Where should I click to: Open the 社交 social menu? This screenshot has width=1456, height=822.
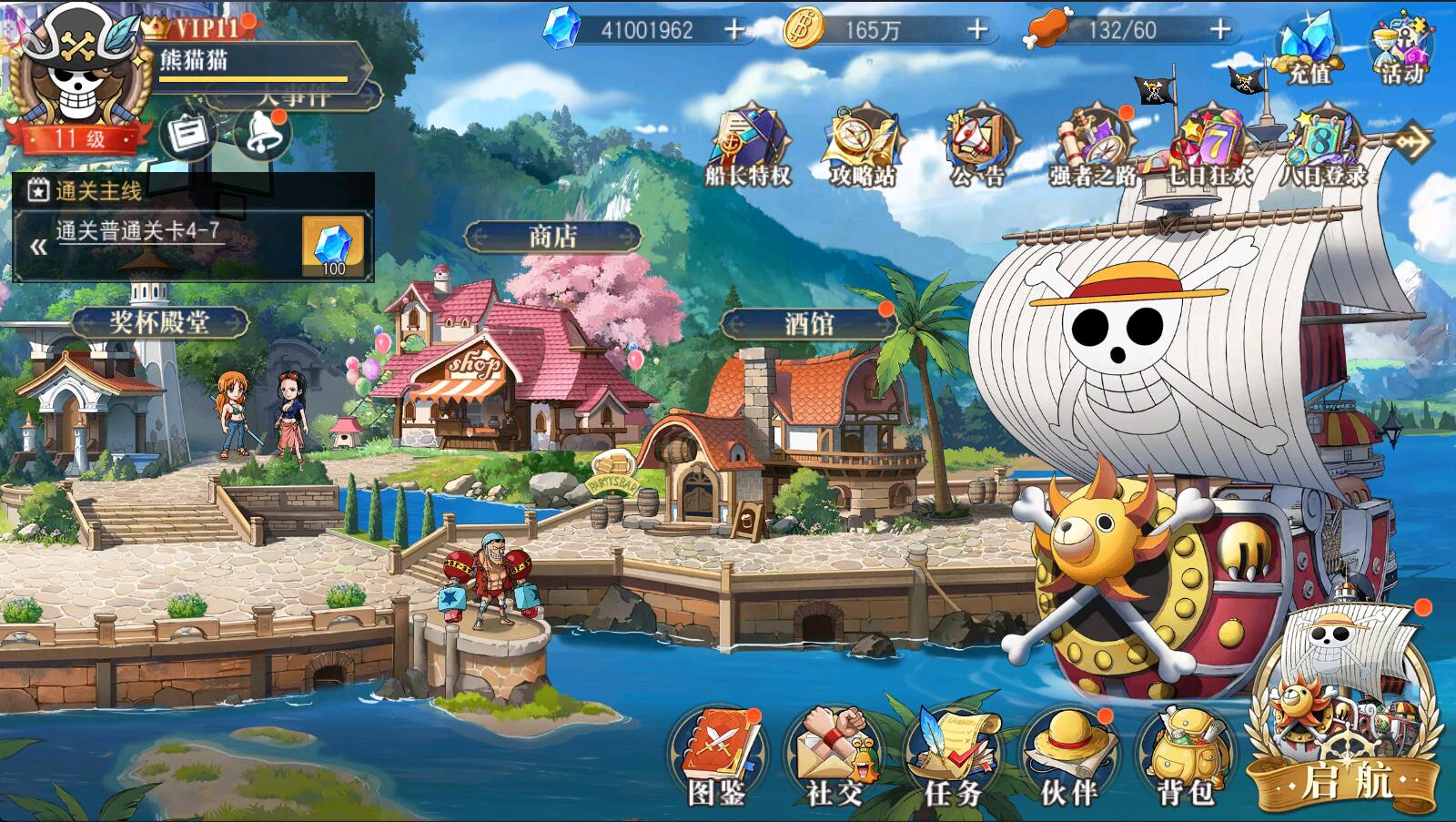[833, 756]
